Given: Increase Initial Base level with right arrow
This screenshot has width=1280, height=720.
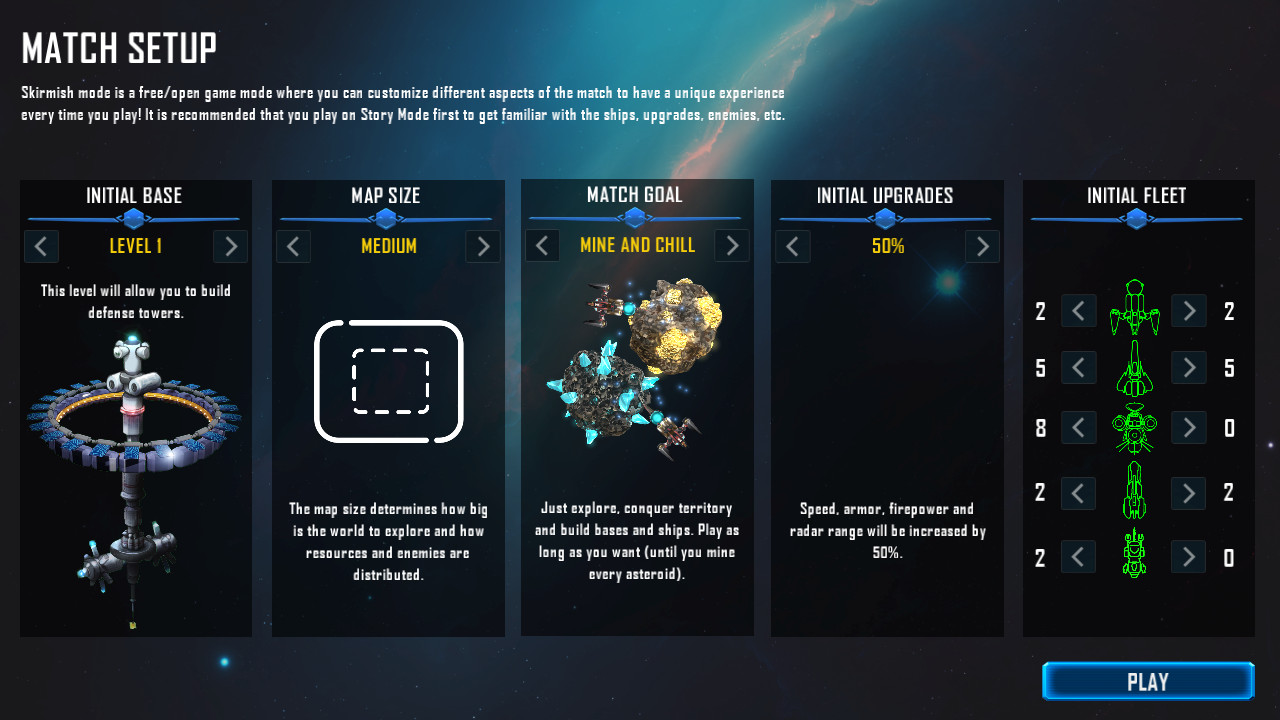Looking at the screenshot, I should tap(230, 246).
